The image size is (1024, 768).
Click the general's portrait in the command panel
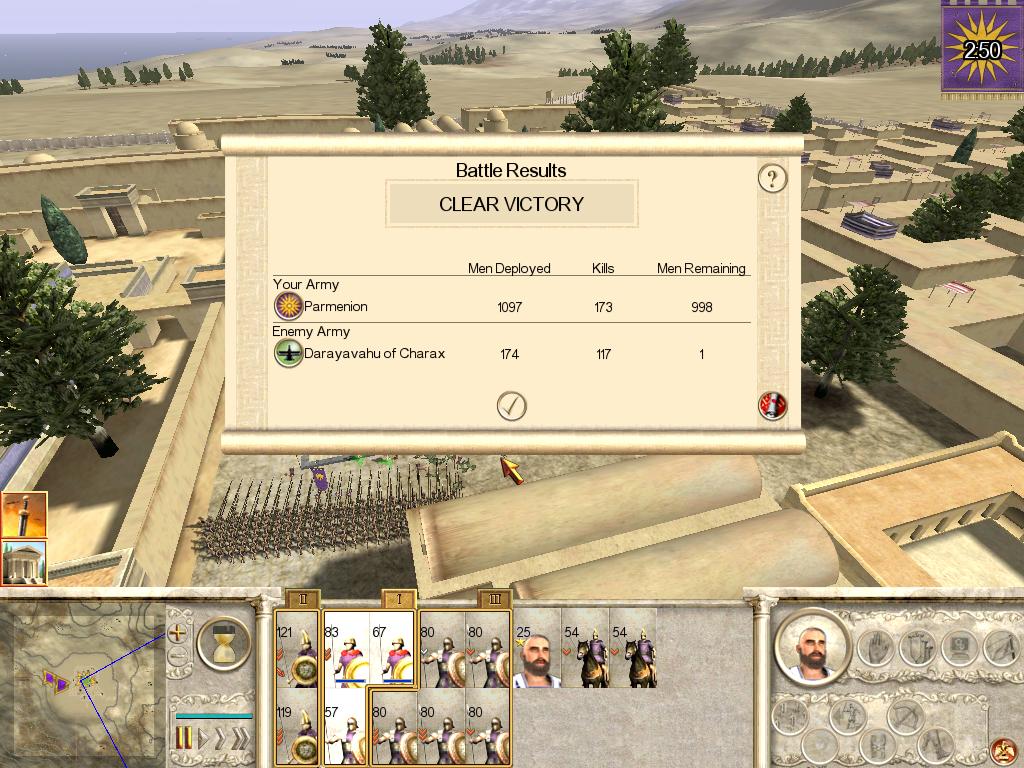pyautogui.click(x=810, y=645)
